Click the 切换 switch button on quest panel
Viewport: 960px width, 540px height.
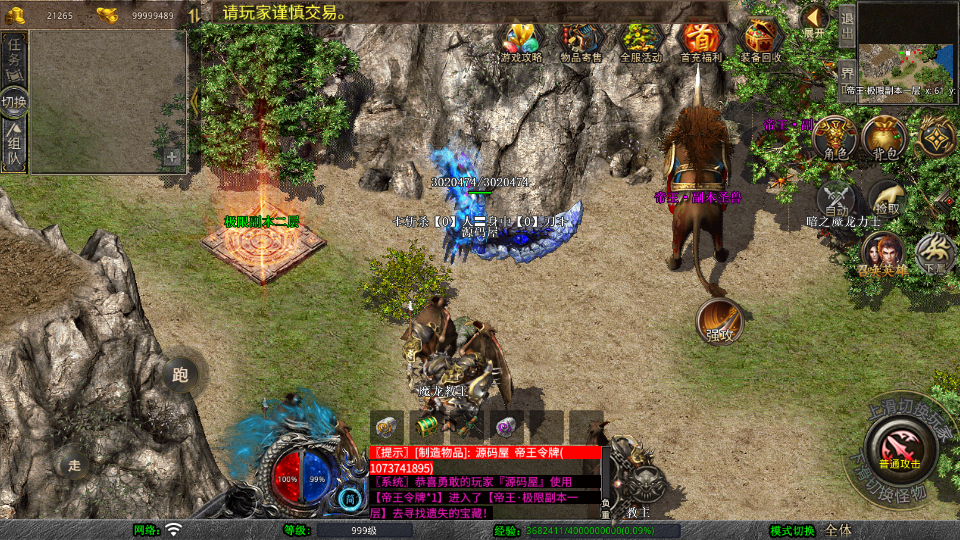click(x=14, y=101)
